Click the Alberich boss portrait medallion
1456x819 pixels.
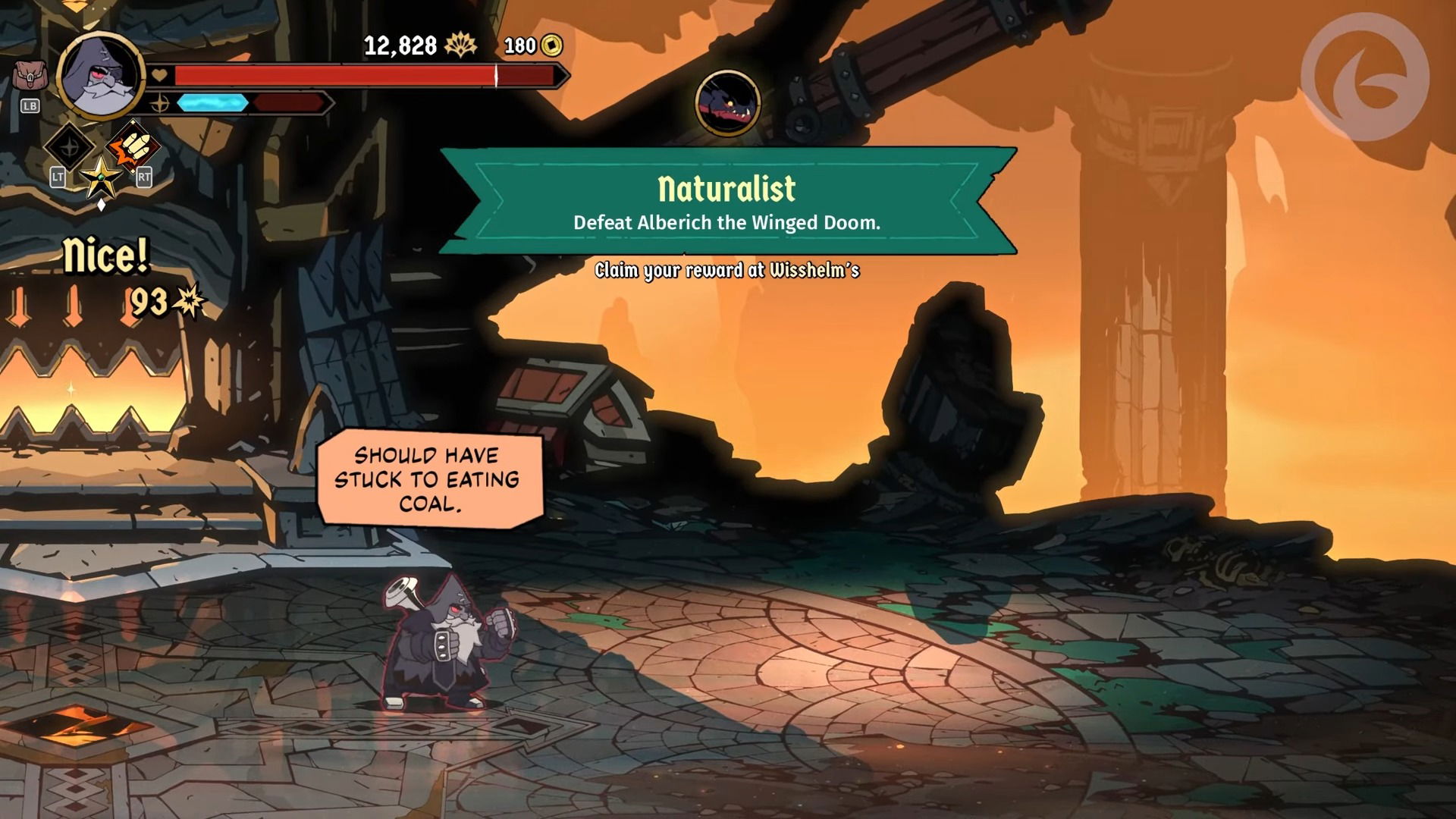click(728, 103)
